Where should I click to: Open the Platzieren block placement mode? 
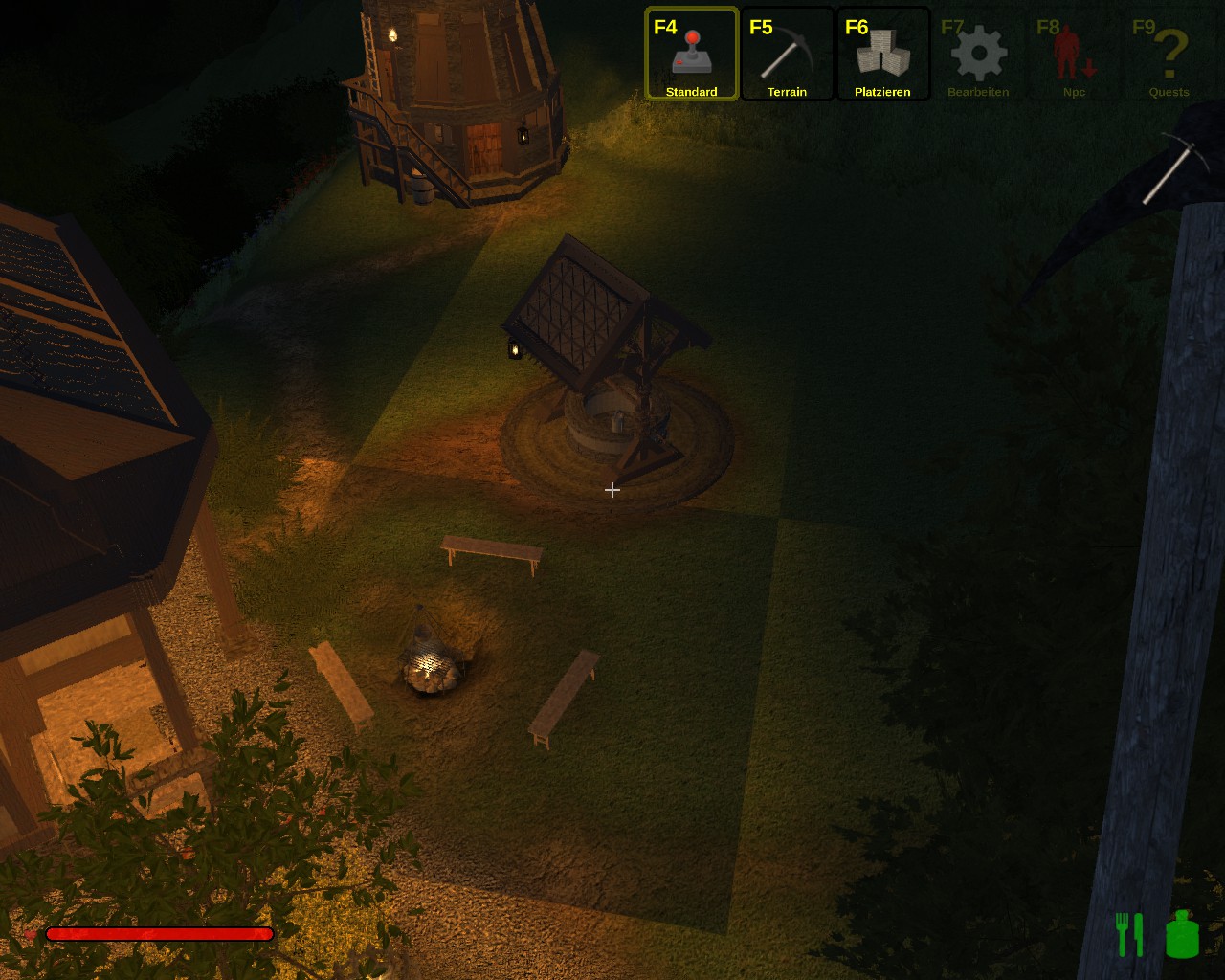[882, 55]
